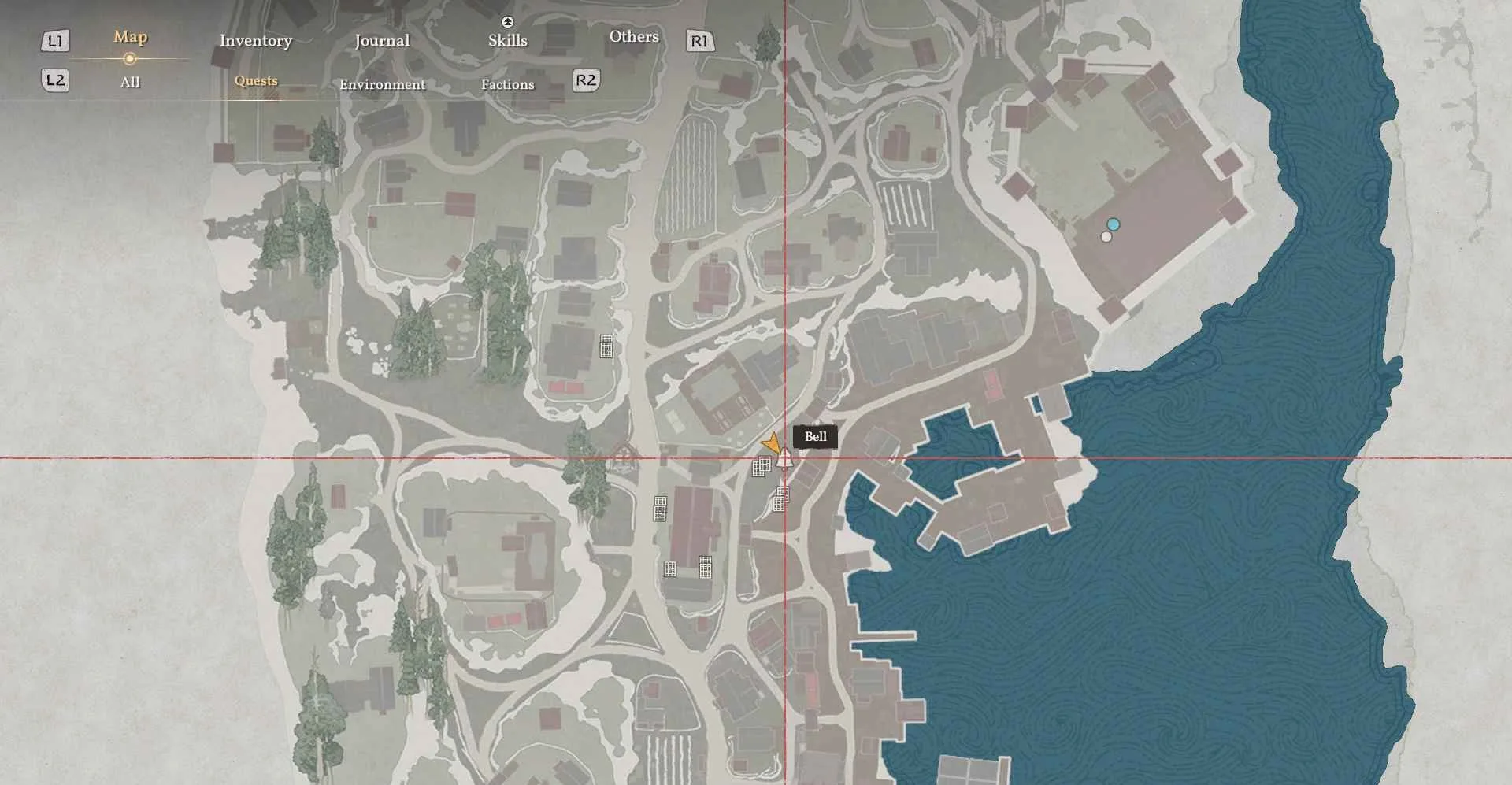Open the Journal tab
This screenshot has height=785, width=1512.
pos(382,41)
